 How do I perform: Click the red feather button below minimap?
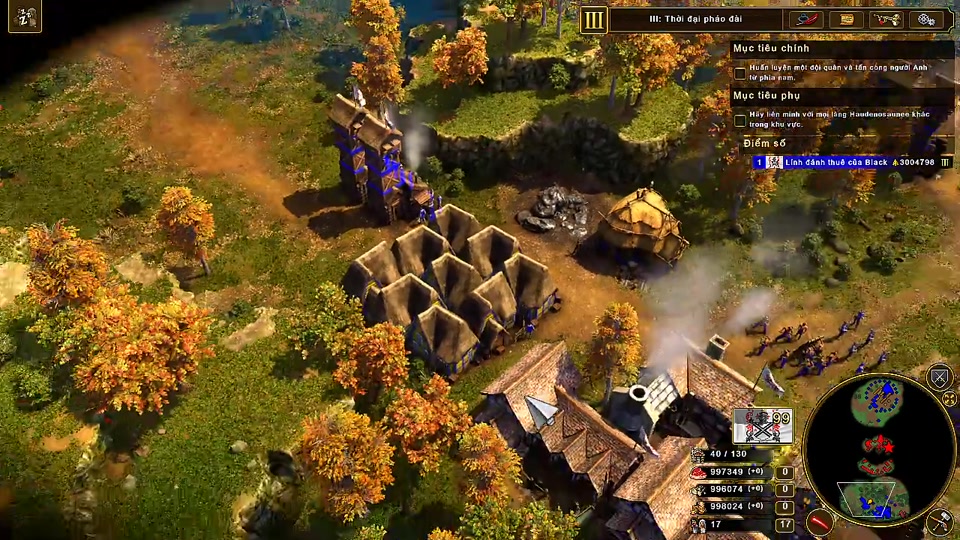[820, 521]
